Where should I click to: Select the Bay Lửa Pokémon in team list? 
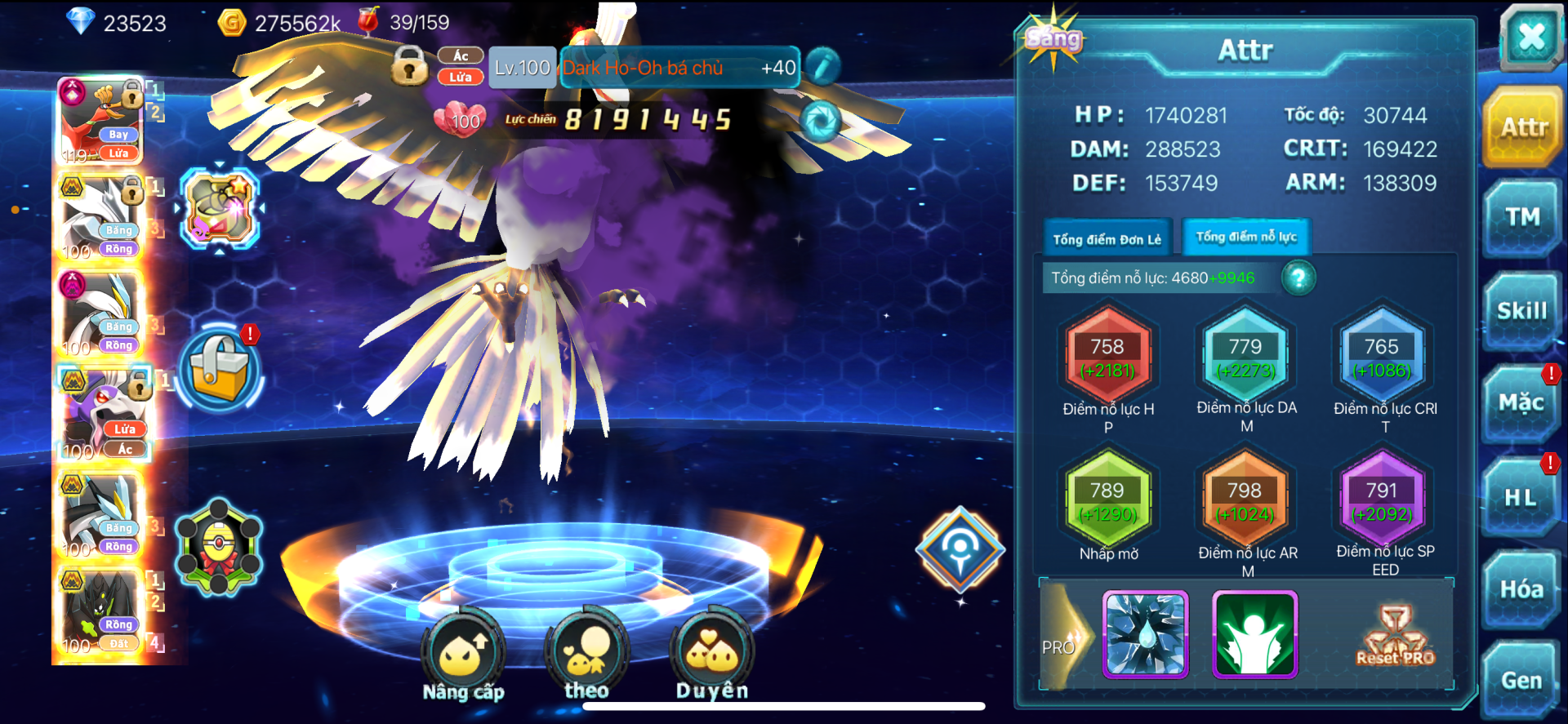coord(102,121)
